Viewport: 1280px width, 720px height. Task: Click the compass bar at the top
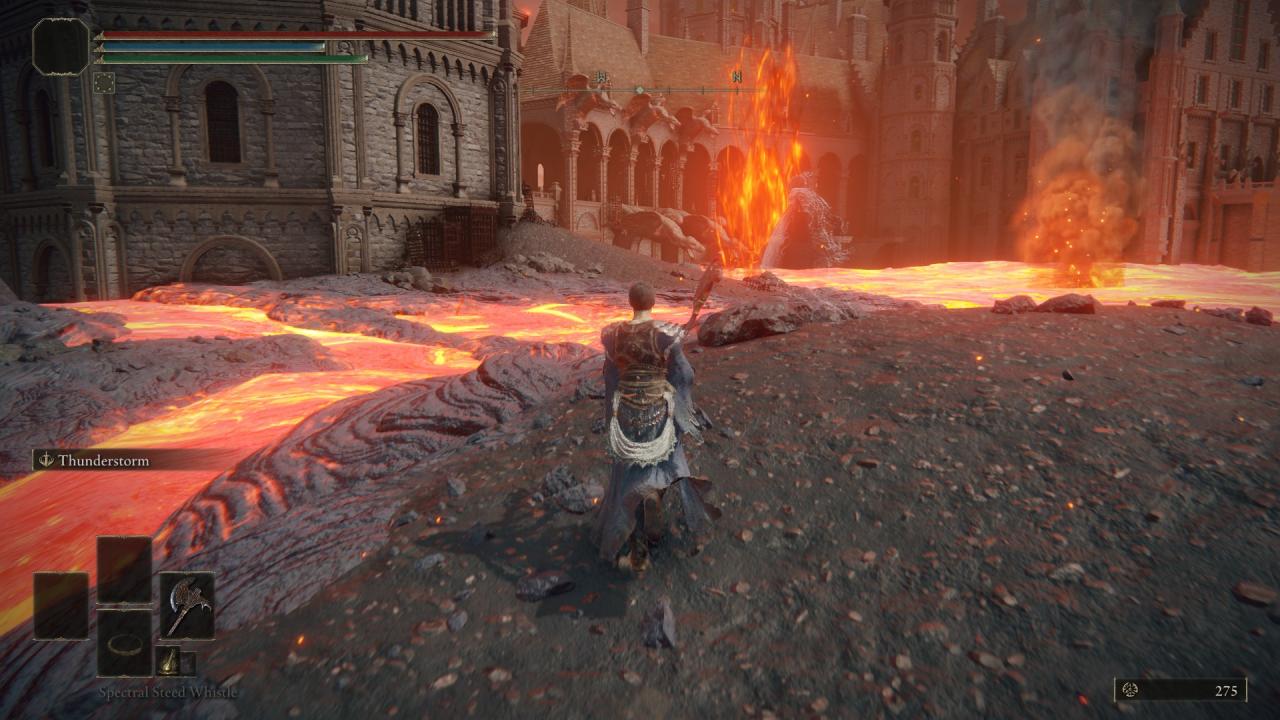point(640,90)
